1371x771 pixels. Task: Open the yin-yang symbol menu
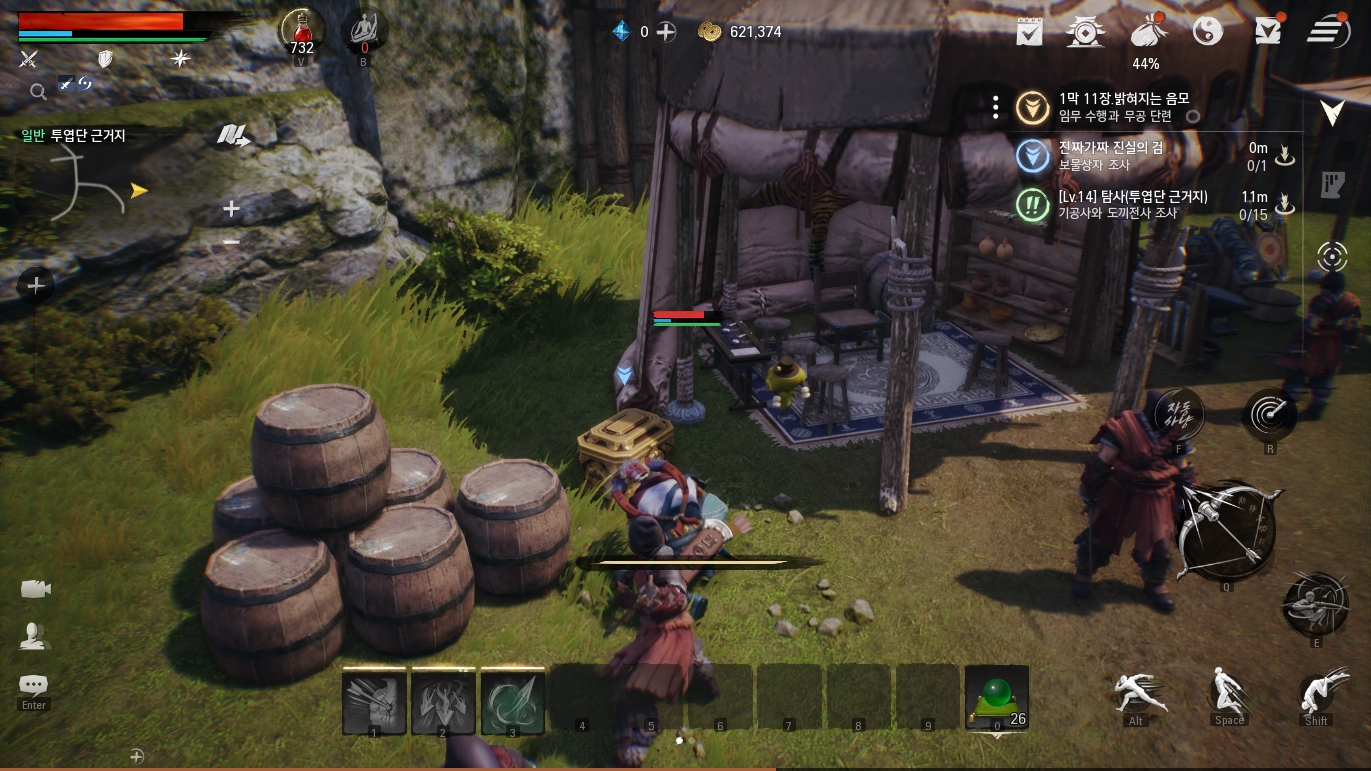point(1208,32)
